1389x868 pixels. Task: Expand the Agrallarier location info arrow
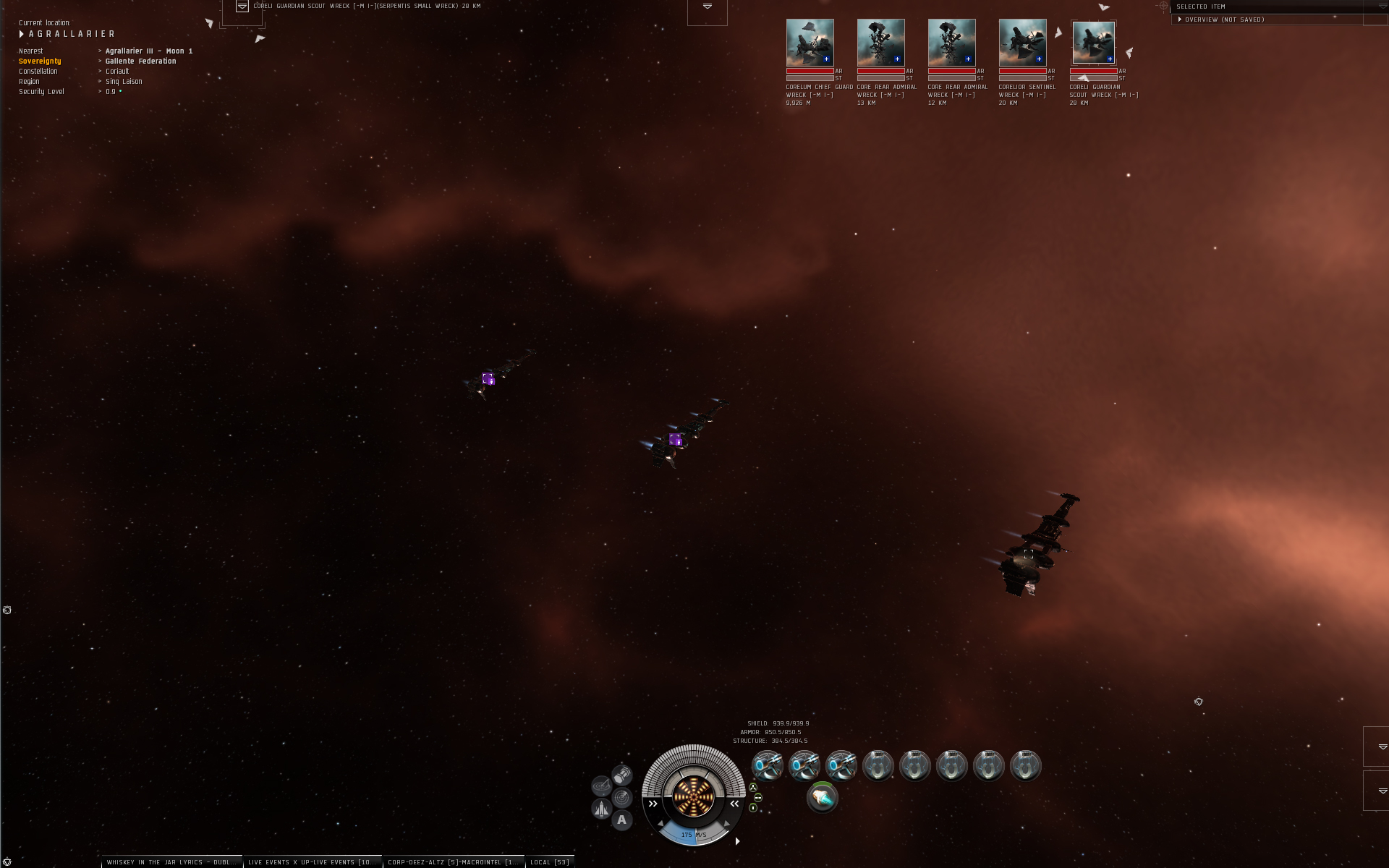click(22, 34)
